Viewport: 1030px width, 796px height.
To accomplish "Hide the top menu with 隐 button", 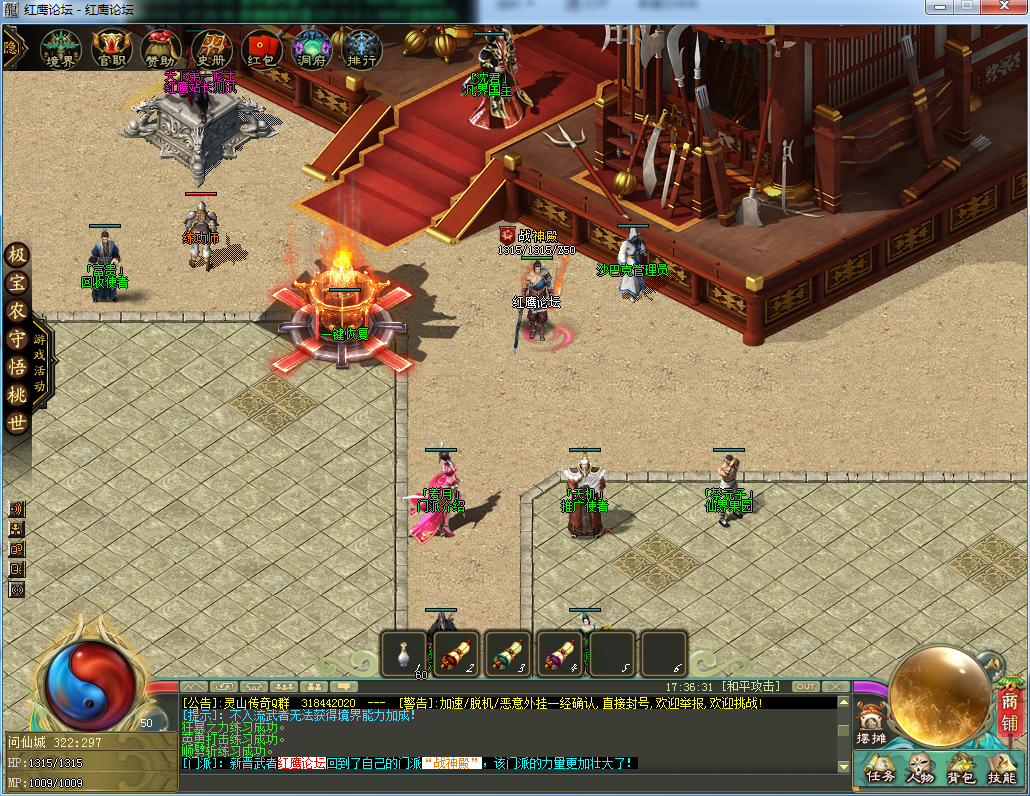I will (13, 46).
